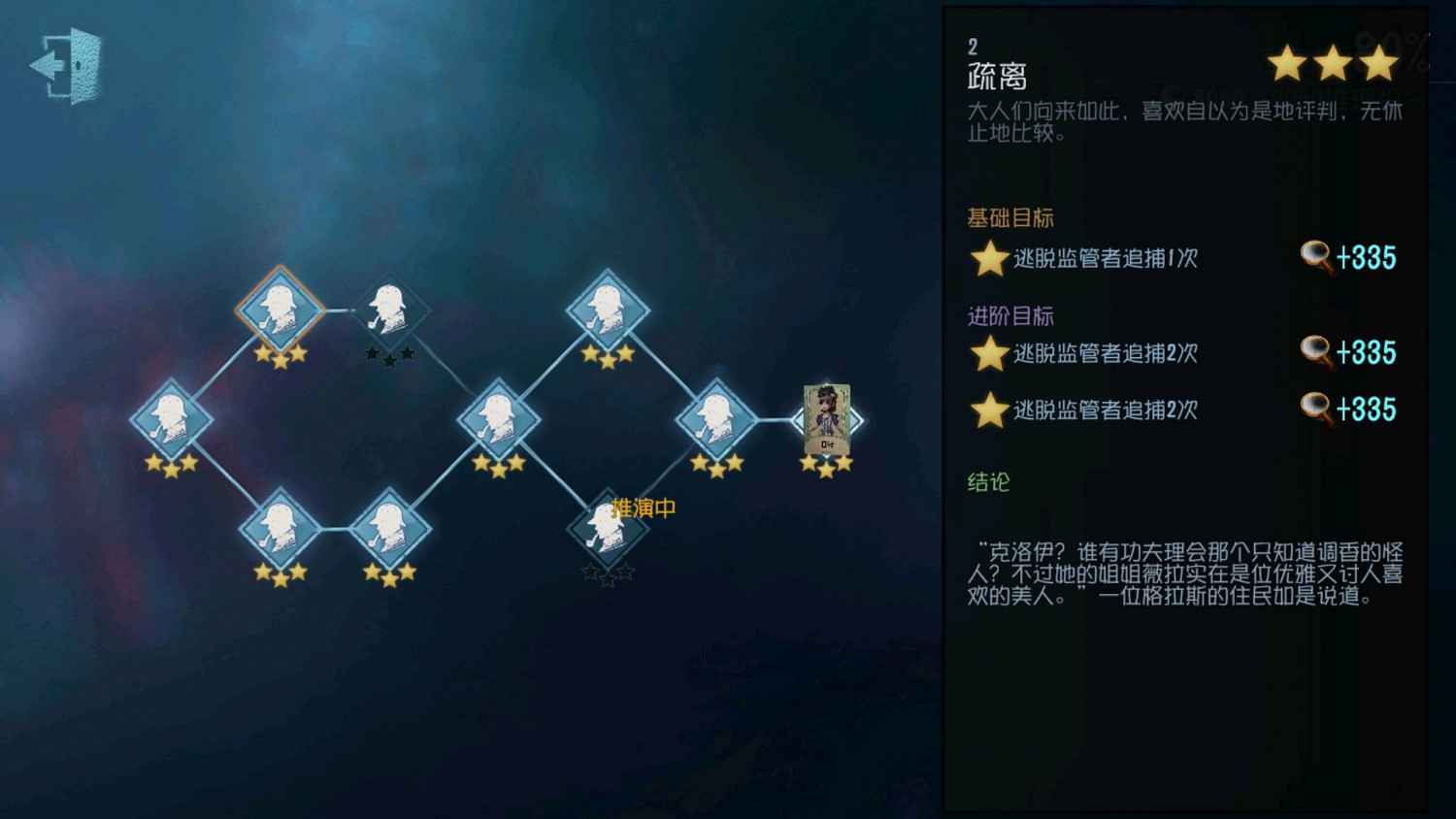Toggle the star on the second 进阶目标 entry

[987, 410]
